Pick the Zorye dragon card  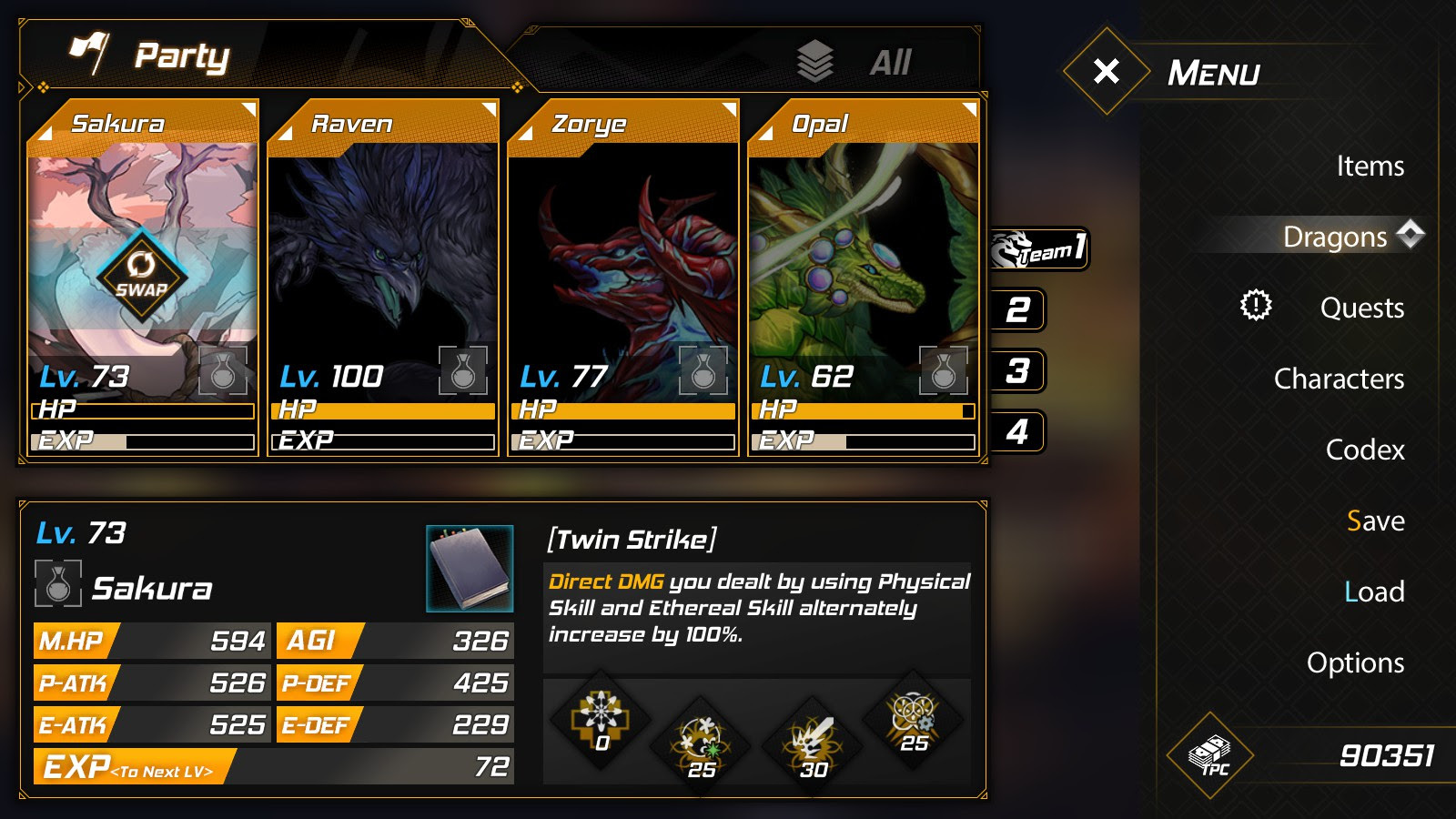[623, 273]
